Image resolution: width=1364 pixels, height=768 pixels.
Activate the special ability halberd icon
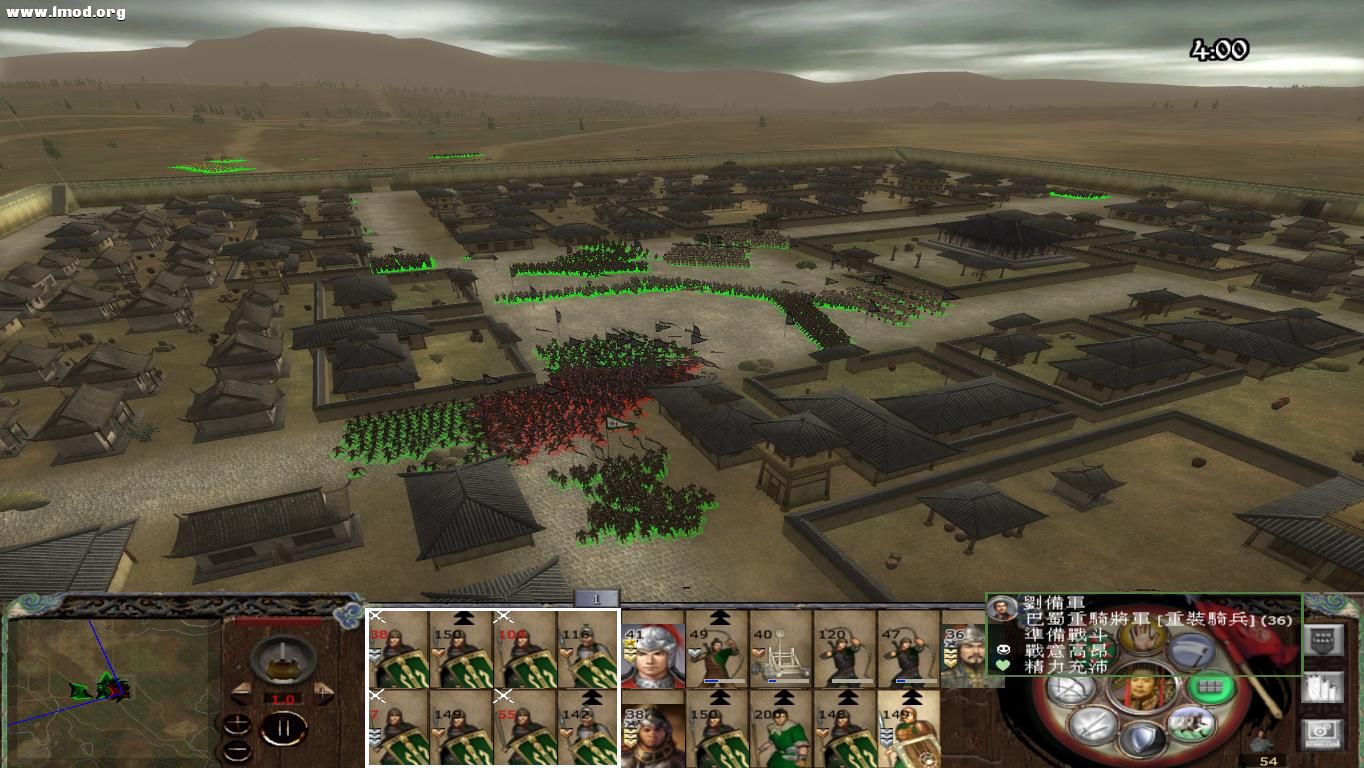pos(1191,649)
